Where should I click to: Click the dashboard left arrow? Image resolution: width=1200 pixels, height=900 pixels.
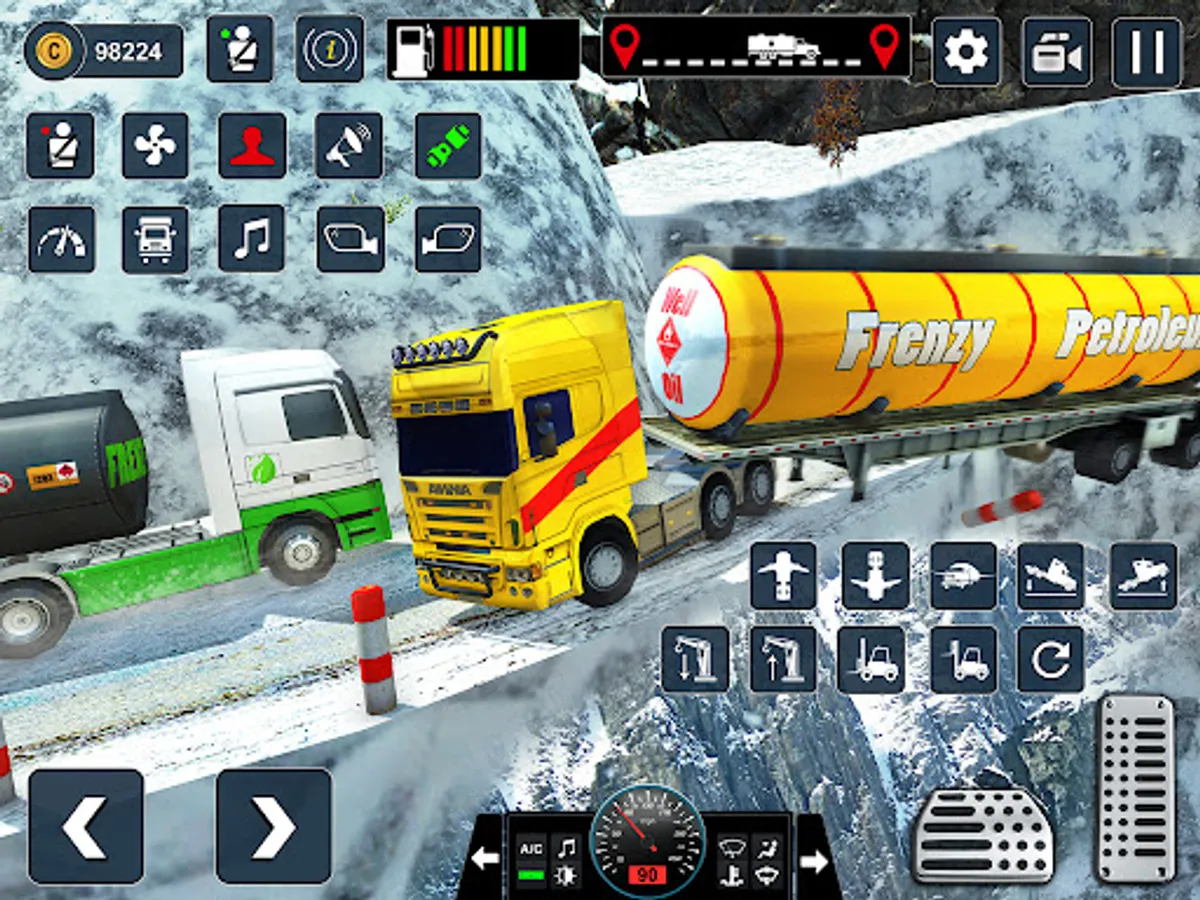pyautogui.click(x=486, y=858)
